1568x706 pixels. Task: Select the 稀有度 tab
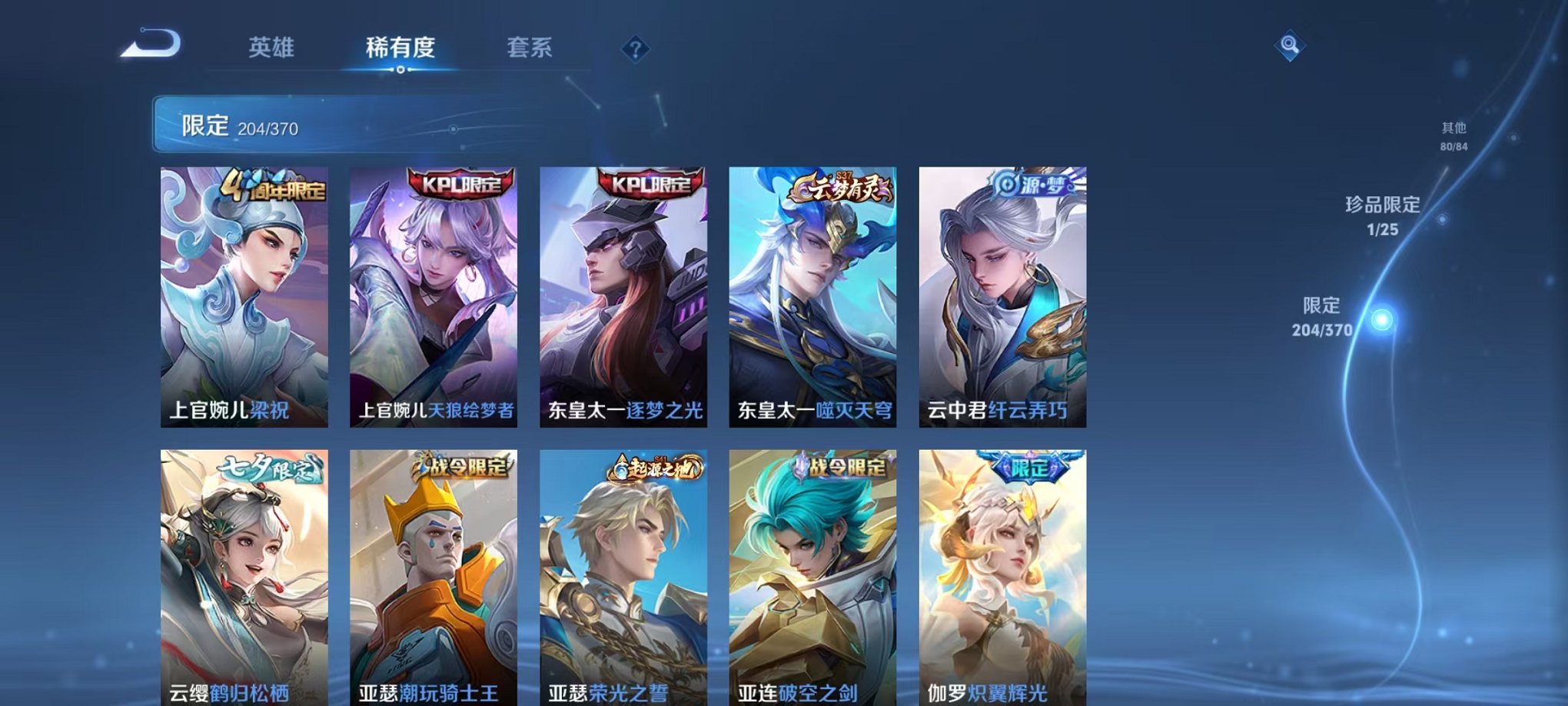coord(397,48)
